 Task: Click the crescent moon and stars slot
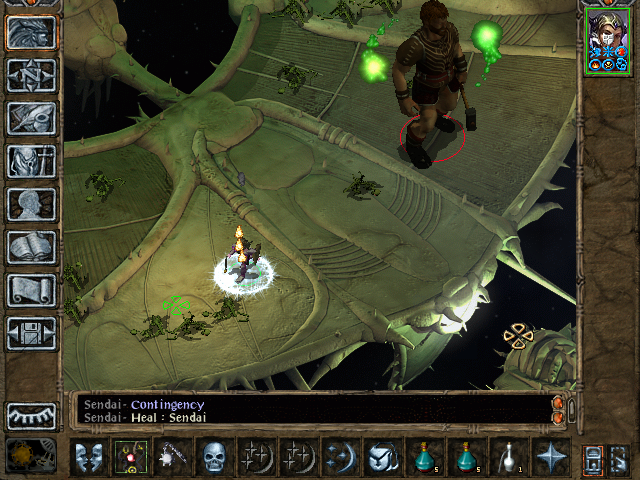[x=340, y=458]
